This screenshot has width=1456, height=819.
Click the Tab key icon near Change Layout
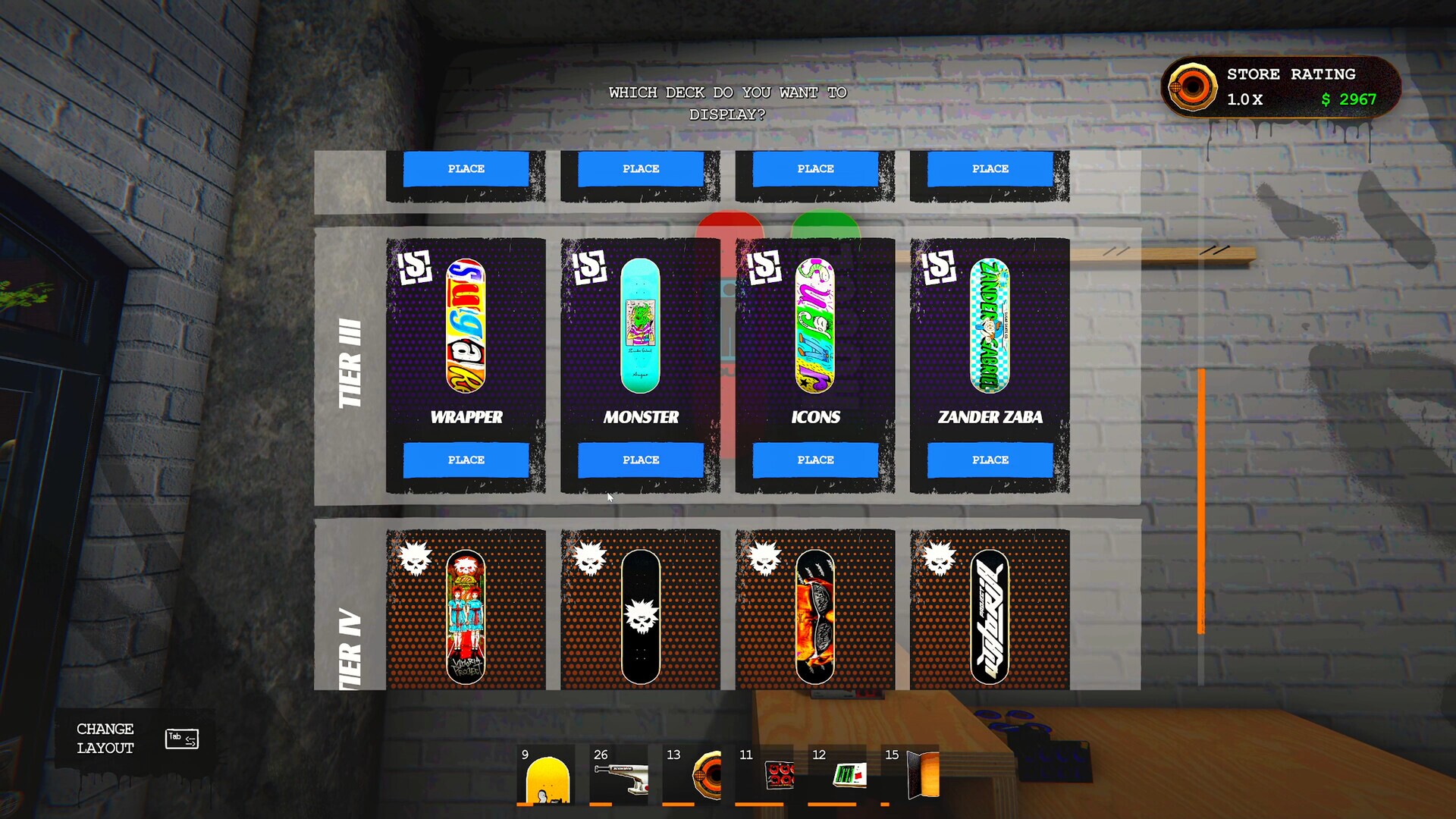click(181, 737)
